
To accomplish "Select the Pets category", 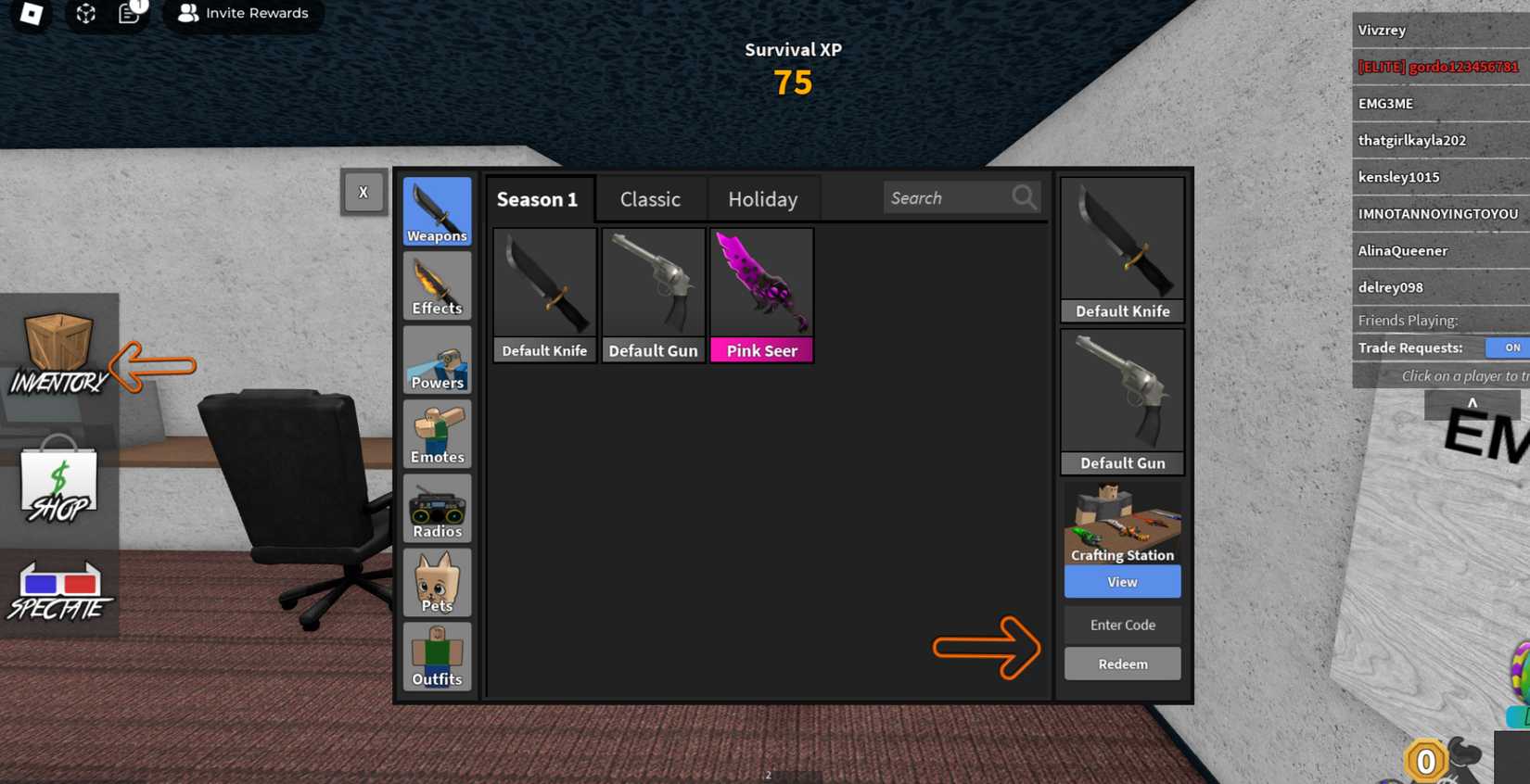I will click(x=436, y=582).
